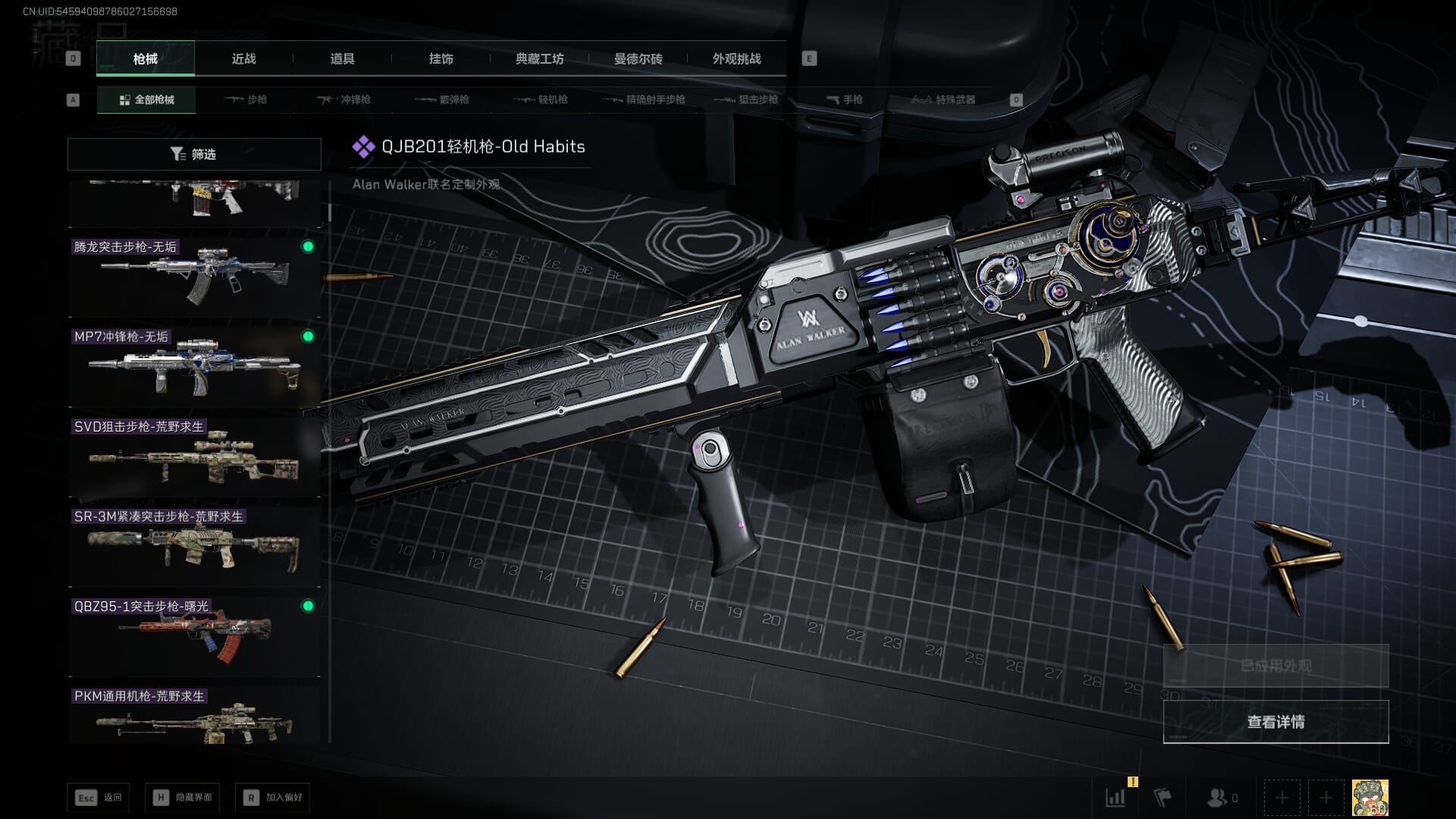View details with the 查看详情 button

[x=1276, y=722]
